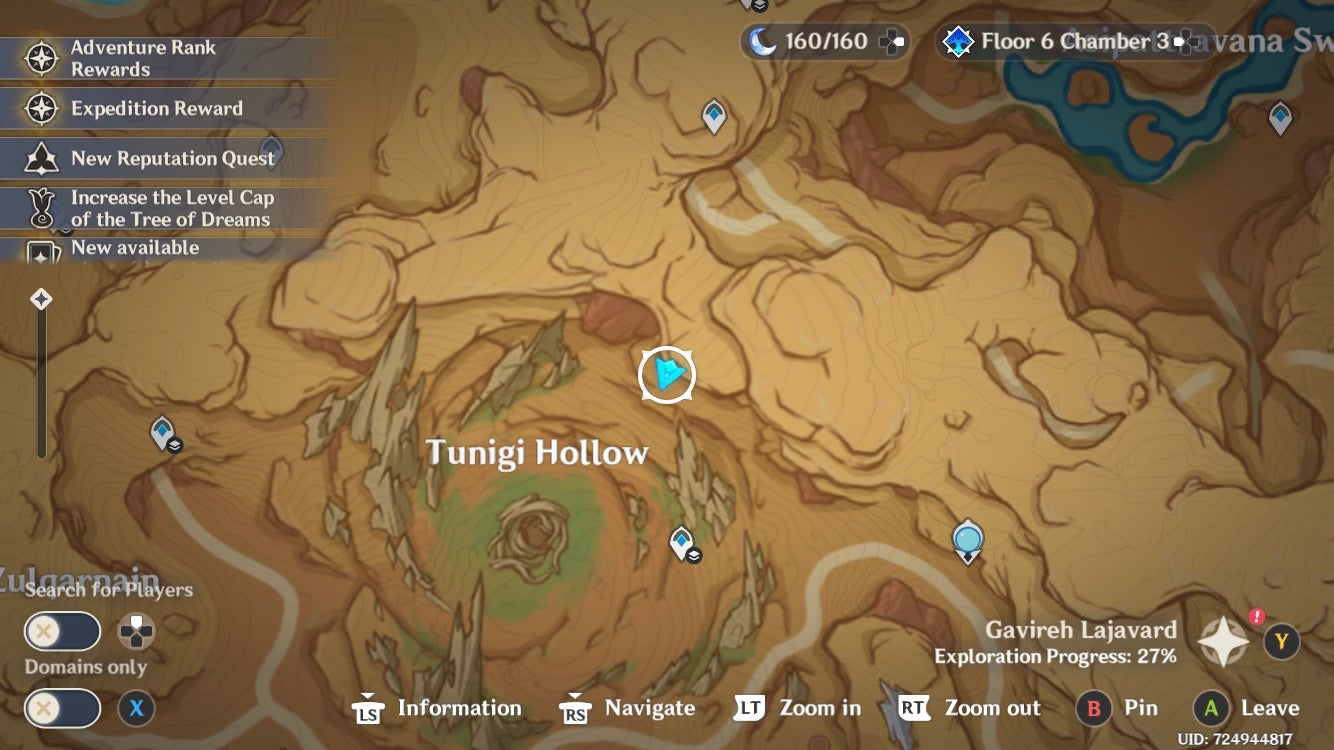Select the New Reputation Quest notification
Viewport: 1334px width, 750px height.
172,158
